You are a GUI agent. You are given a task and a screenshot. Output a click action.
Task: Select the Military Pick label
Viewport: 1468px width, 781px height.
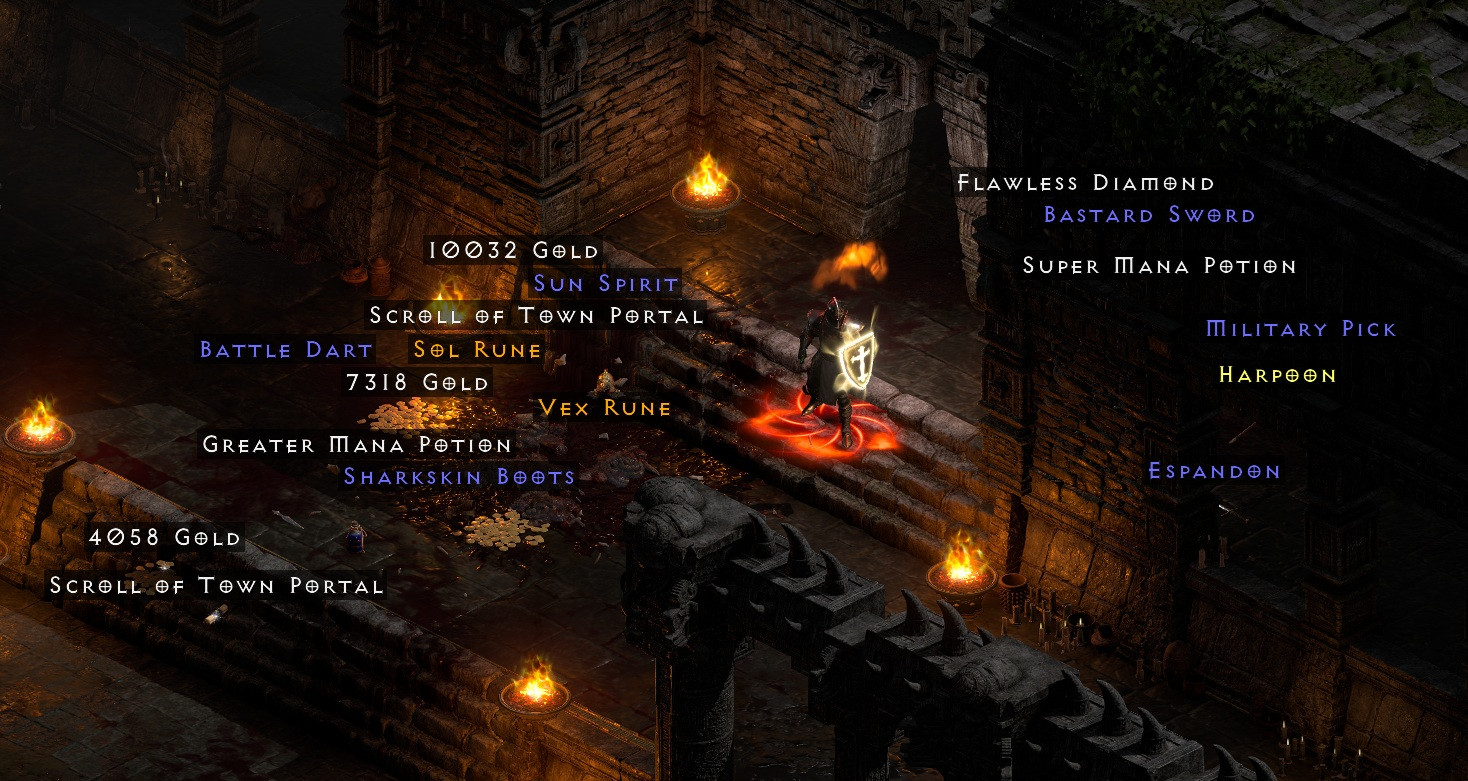tap(1301, 329)
